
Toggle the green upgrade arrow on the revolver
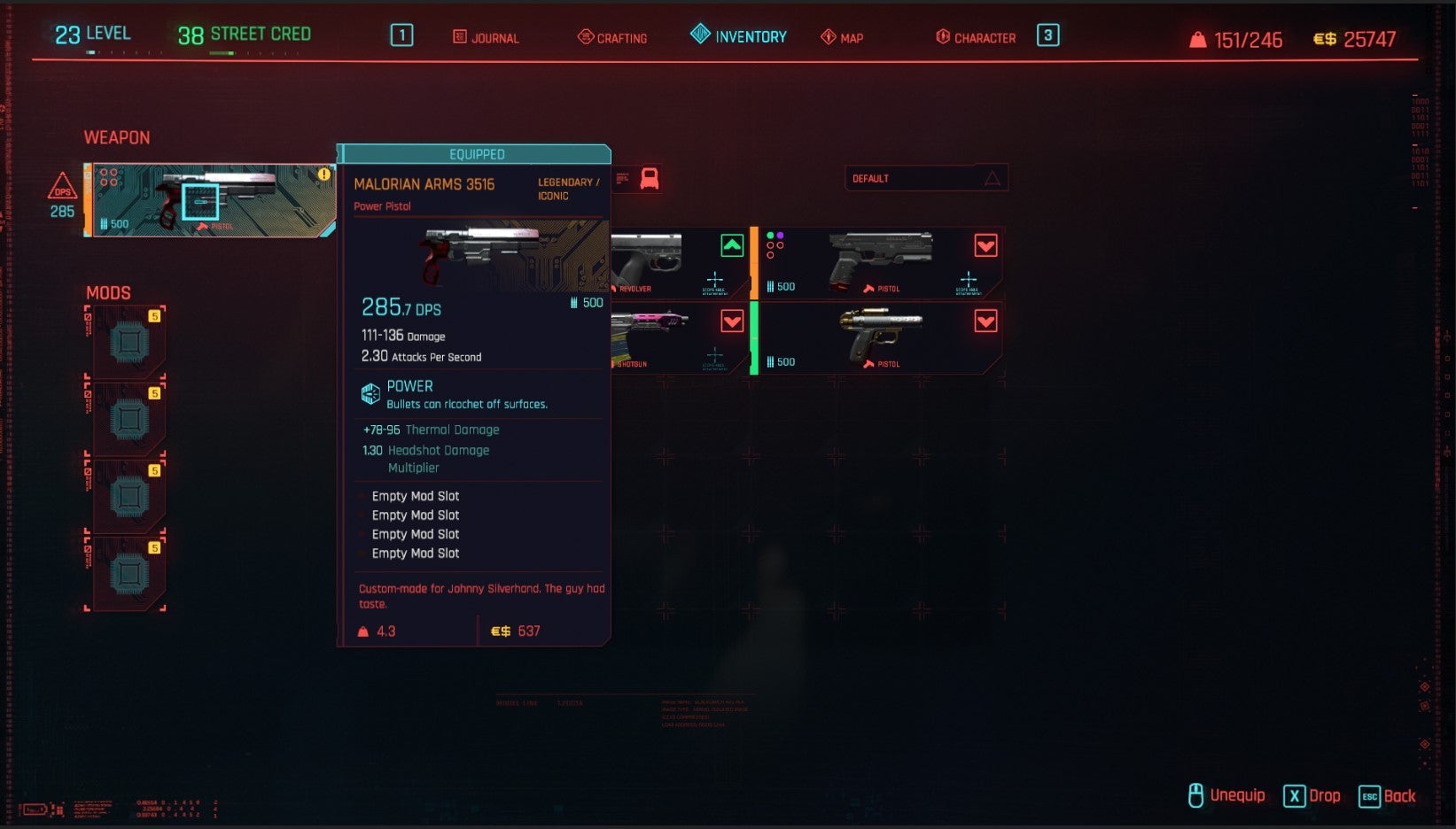coord(730,246)
